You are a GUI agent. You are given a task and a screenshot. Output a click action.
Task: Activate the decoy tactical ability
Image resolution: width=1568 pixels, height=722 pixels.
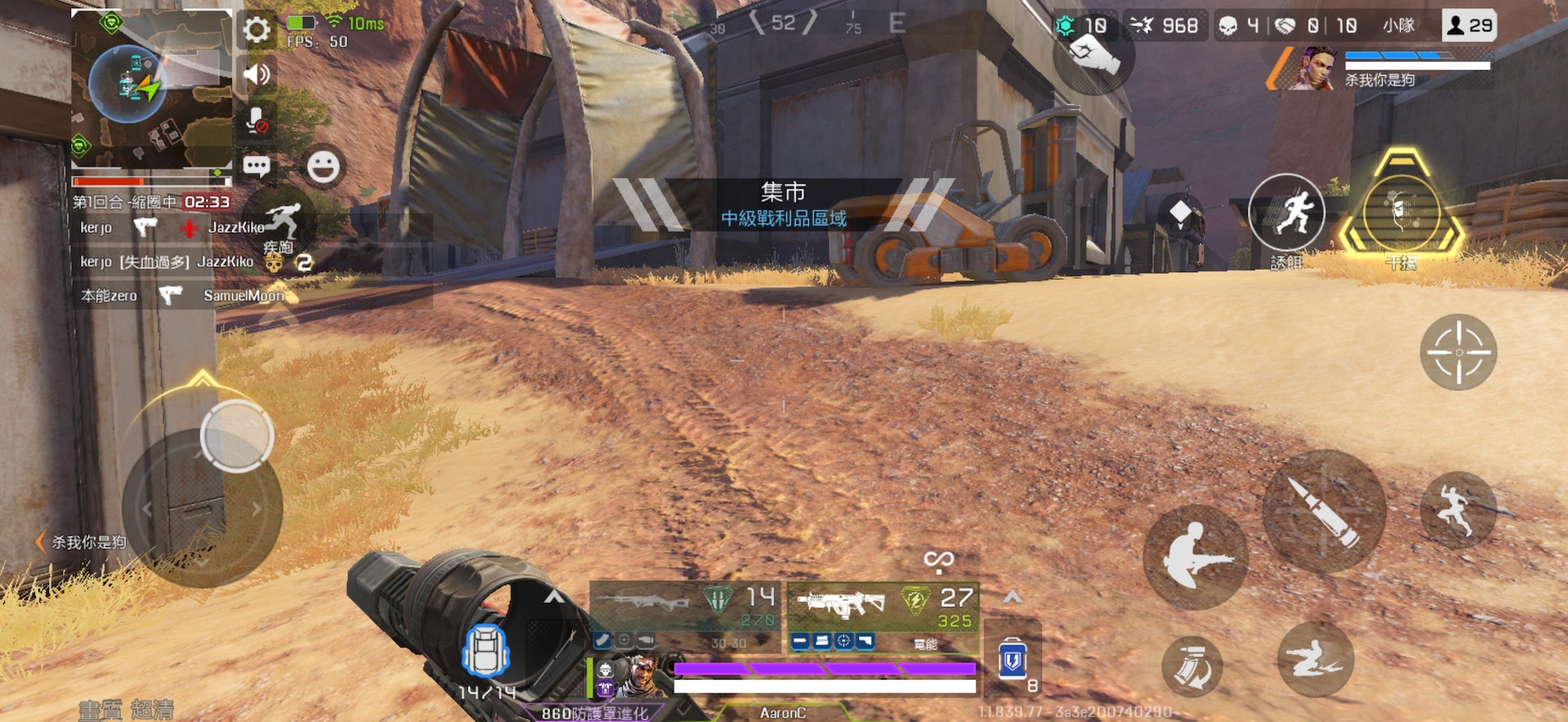1286,212
